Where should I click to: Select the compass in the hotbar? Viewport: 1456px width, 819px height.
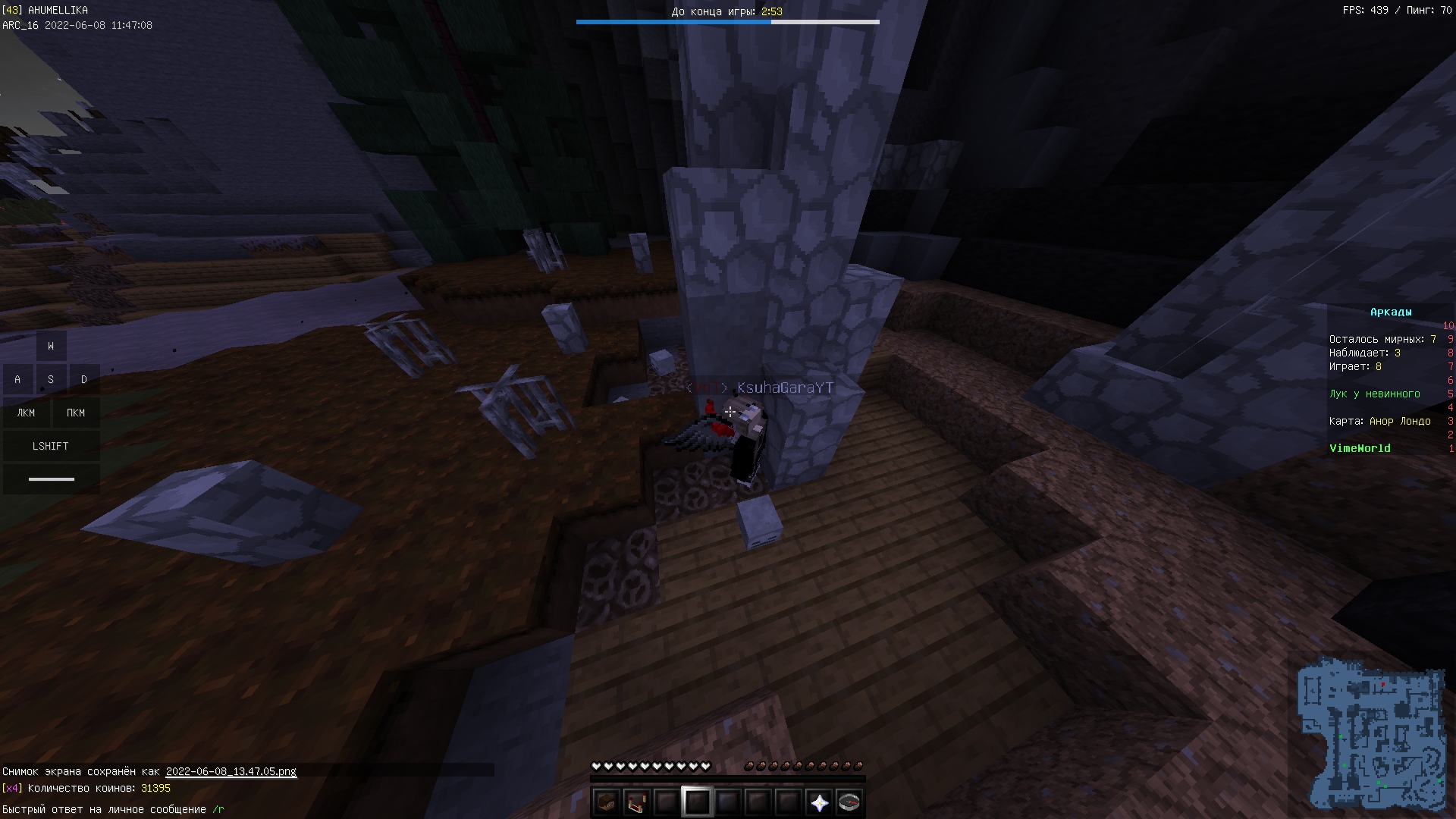pyautogui.click(x=849, y=802)
